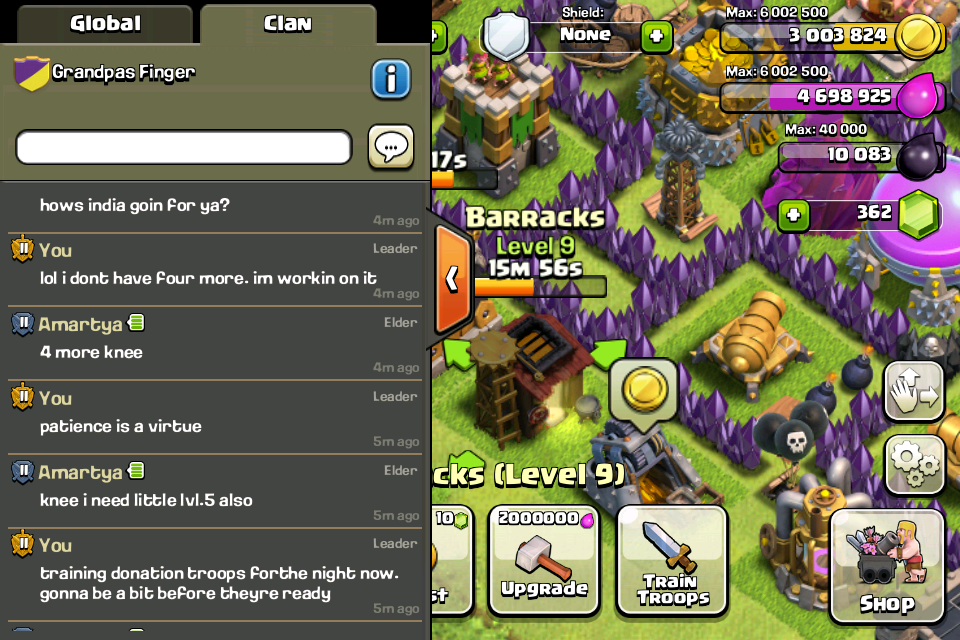Open the settings gears button
This screenshot has height=640, width=960.
(914, 462)
